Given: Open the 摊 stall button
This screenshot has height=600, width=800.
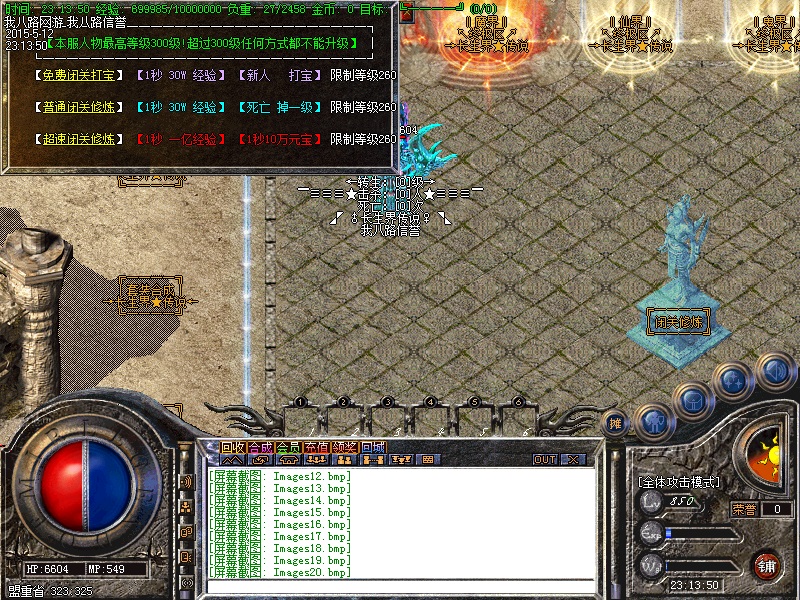Looking at the screenshot, I should click(x=616, y=424).
